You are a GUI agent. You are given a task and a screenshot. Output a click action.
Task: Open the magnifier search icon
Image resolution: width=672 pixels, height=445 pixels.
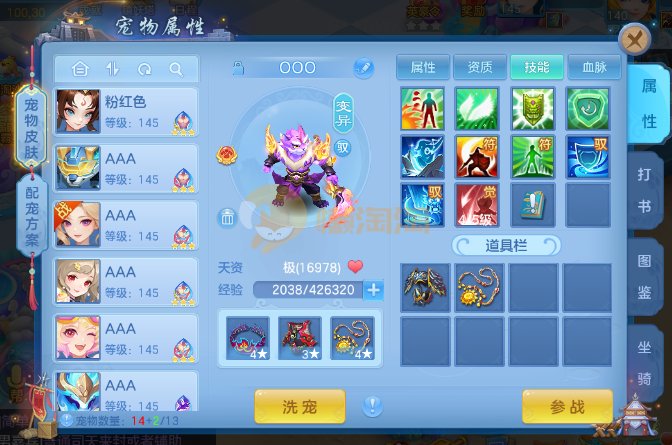(x=176, y=69)
